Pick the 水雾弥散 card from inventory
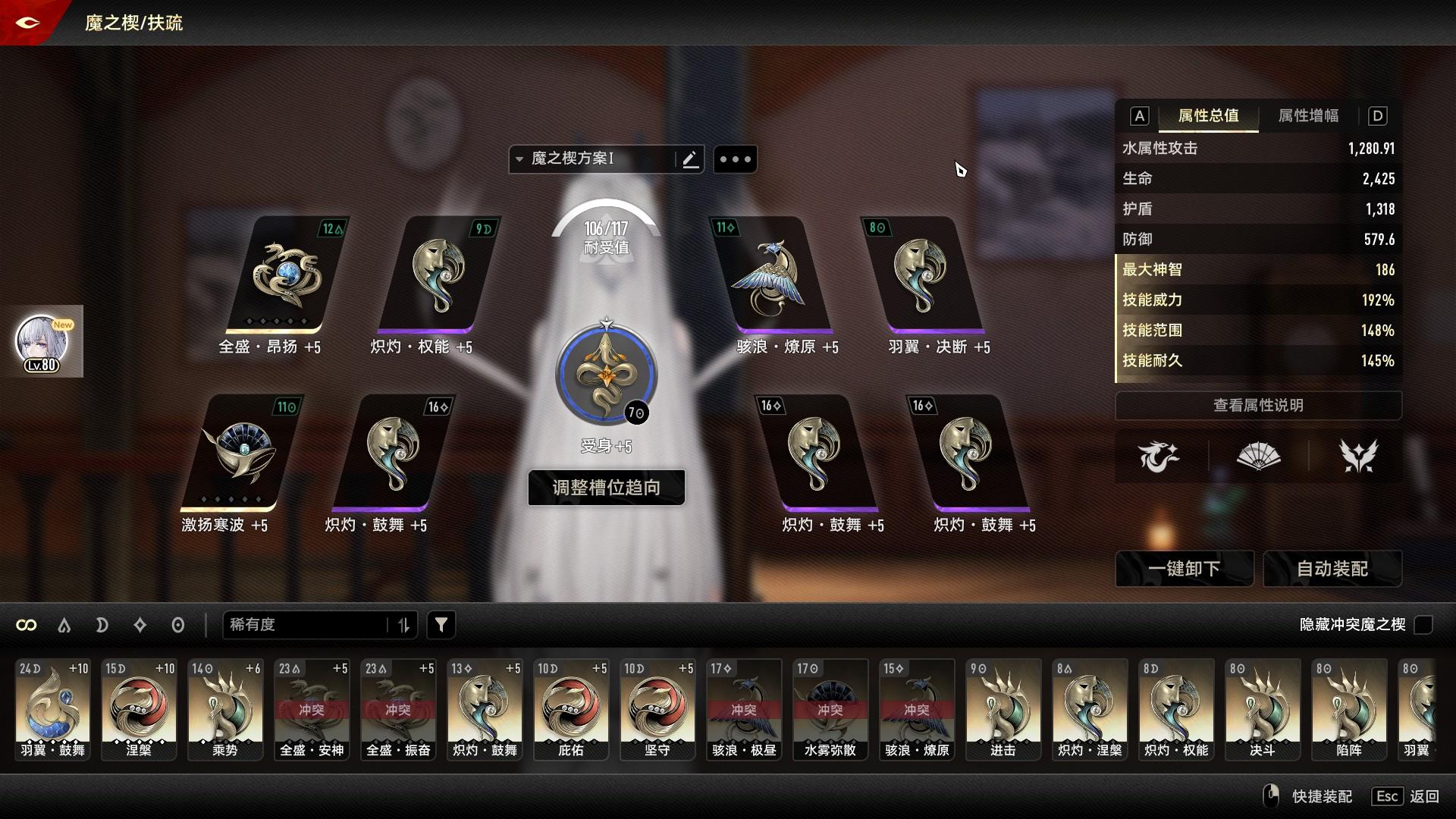1456x819 pixels. tap(830, 709)
